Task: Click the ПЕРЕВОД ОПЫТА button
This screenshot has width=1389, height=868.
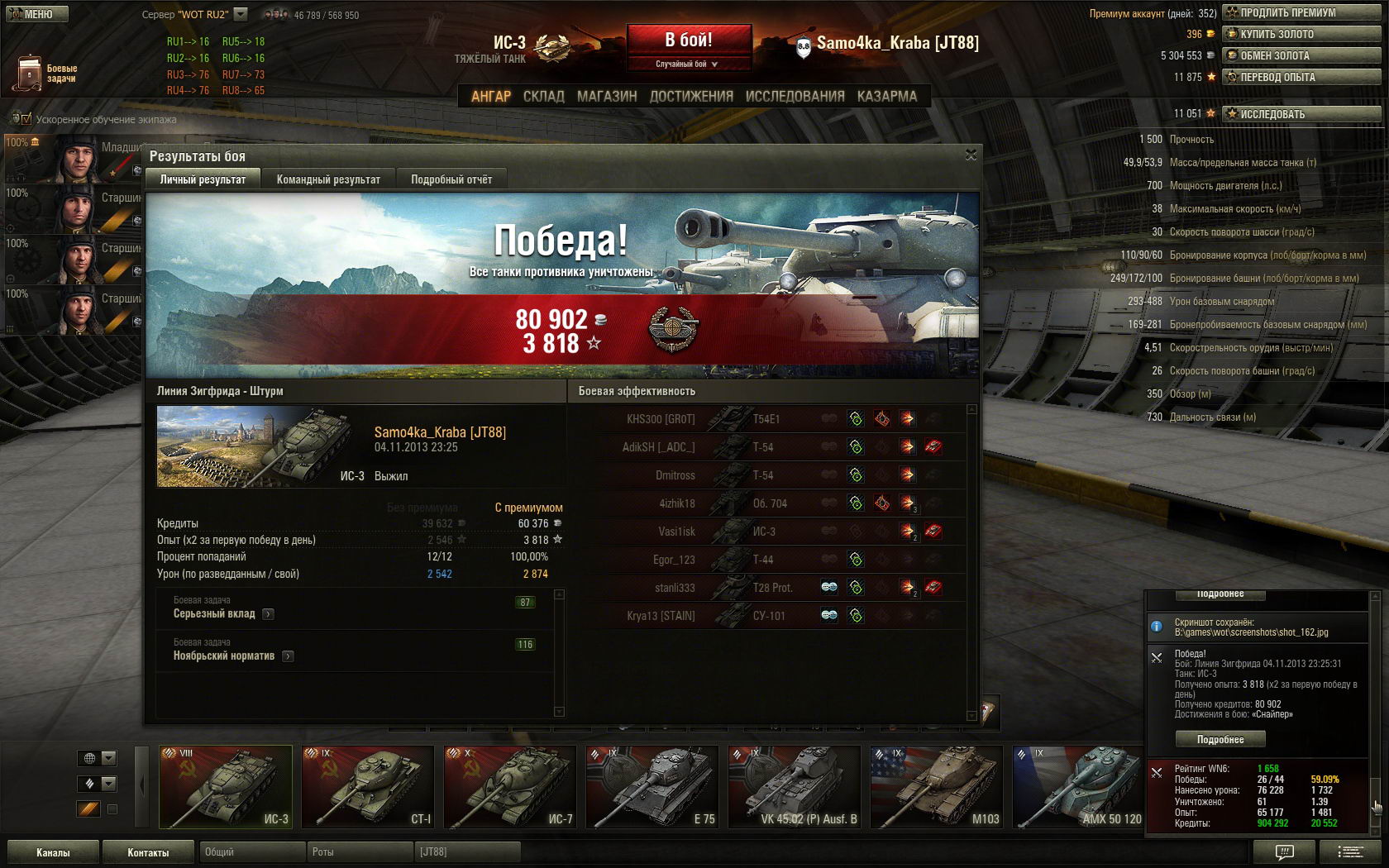Action: point(1301,77)
